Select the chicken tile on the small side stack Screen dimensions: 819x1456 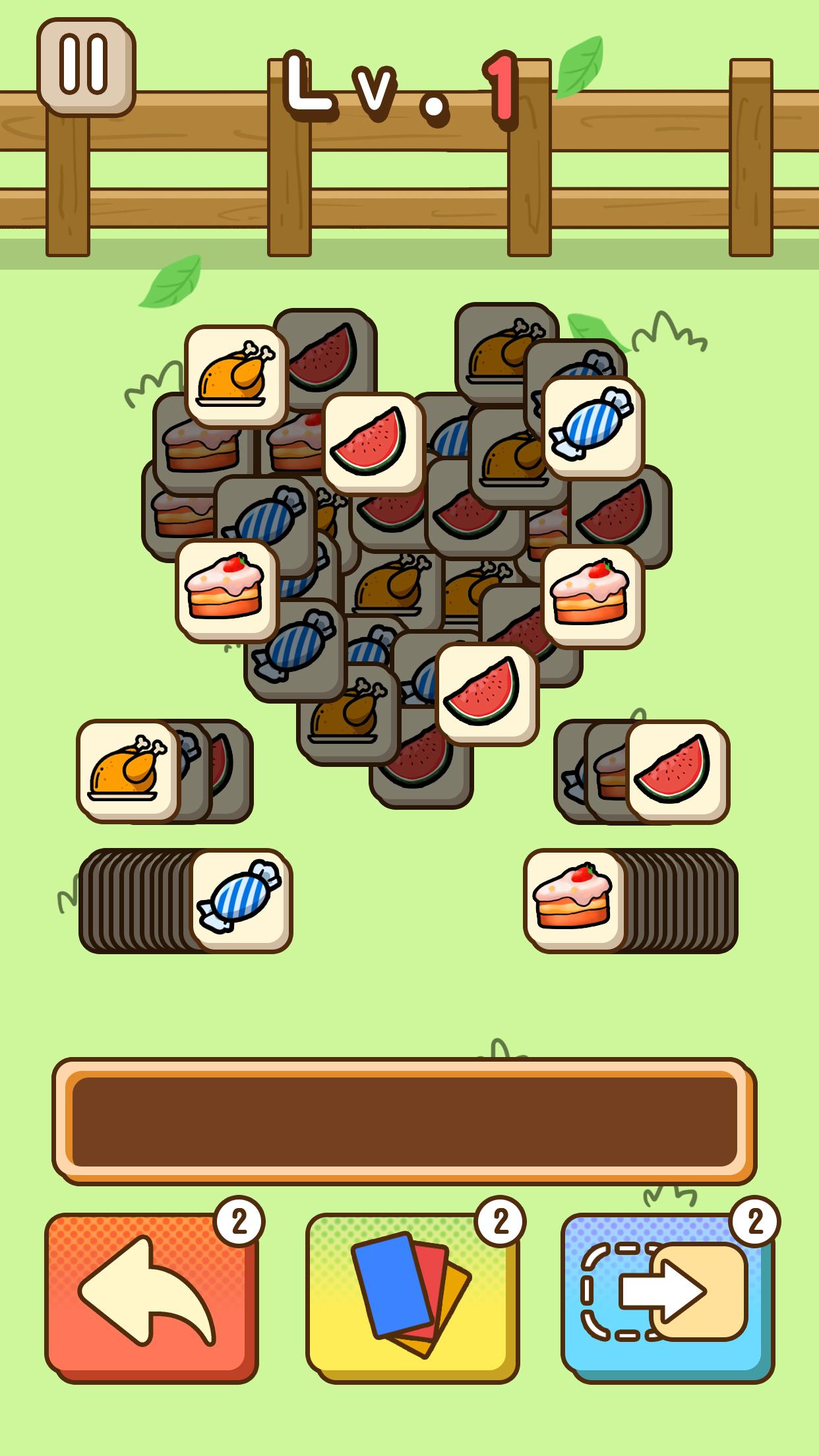click(x=128, y=771)
